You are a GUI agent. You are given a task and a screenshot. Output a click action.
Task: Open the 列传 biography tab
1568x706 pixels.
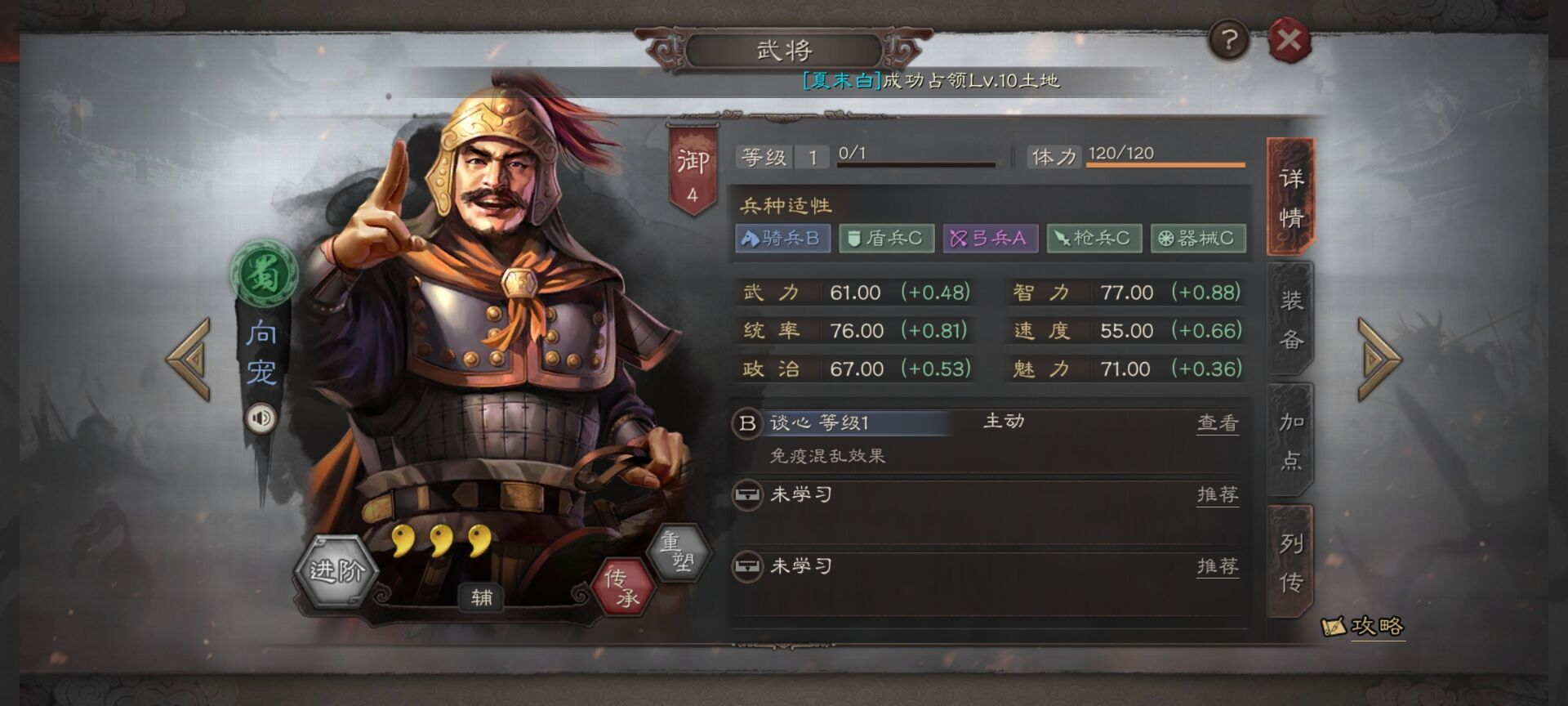coord(1290,561)
